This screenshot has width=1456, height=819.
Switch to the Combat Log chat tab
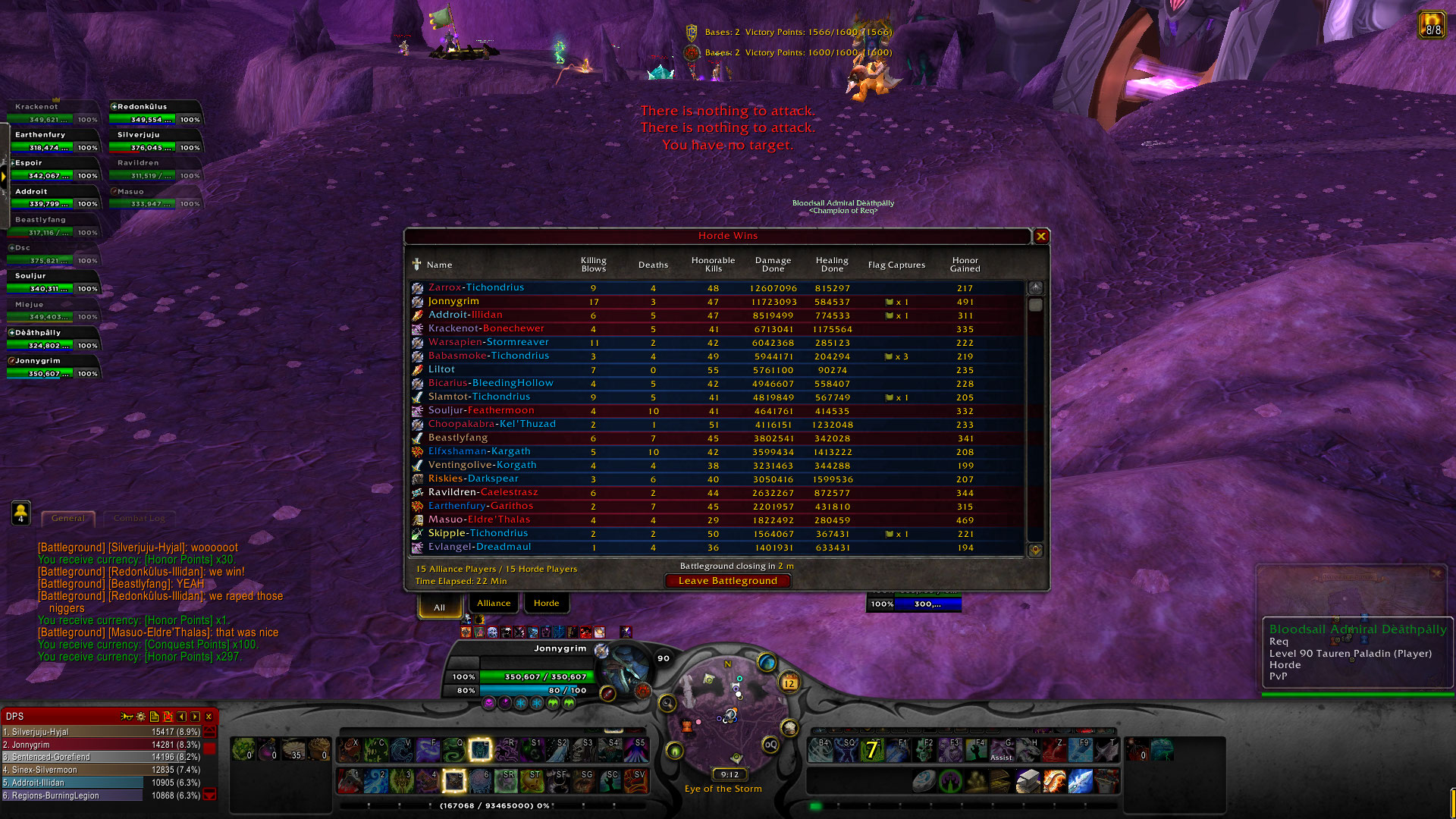tap(139, 519)
